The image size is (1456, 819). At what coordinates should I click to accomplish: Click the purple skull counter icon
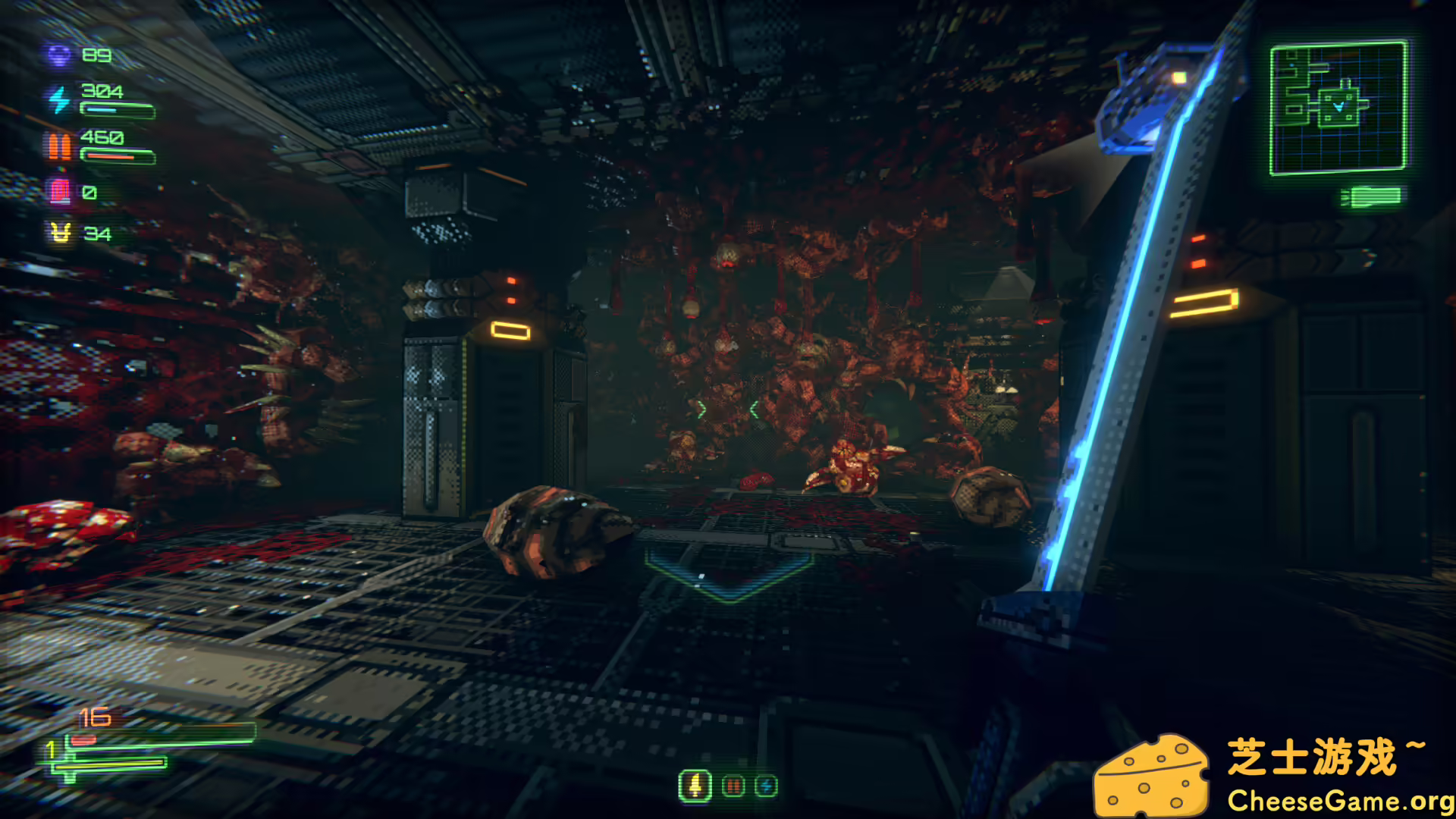pos(59,55)
